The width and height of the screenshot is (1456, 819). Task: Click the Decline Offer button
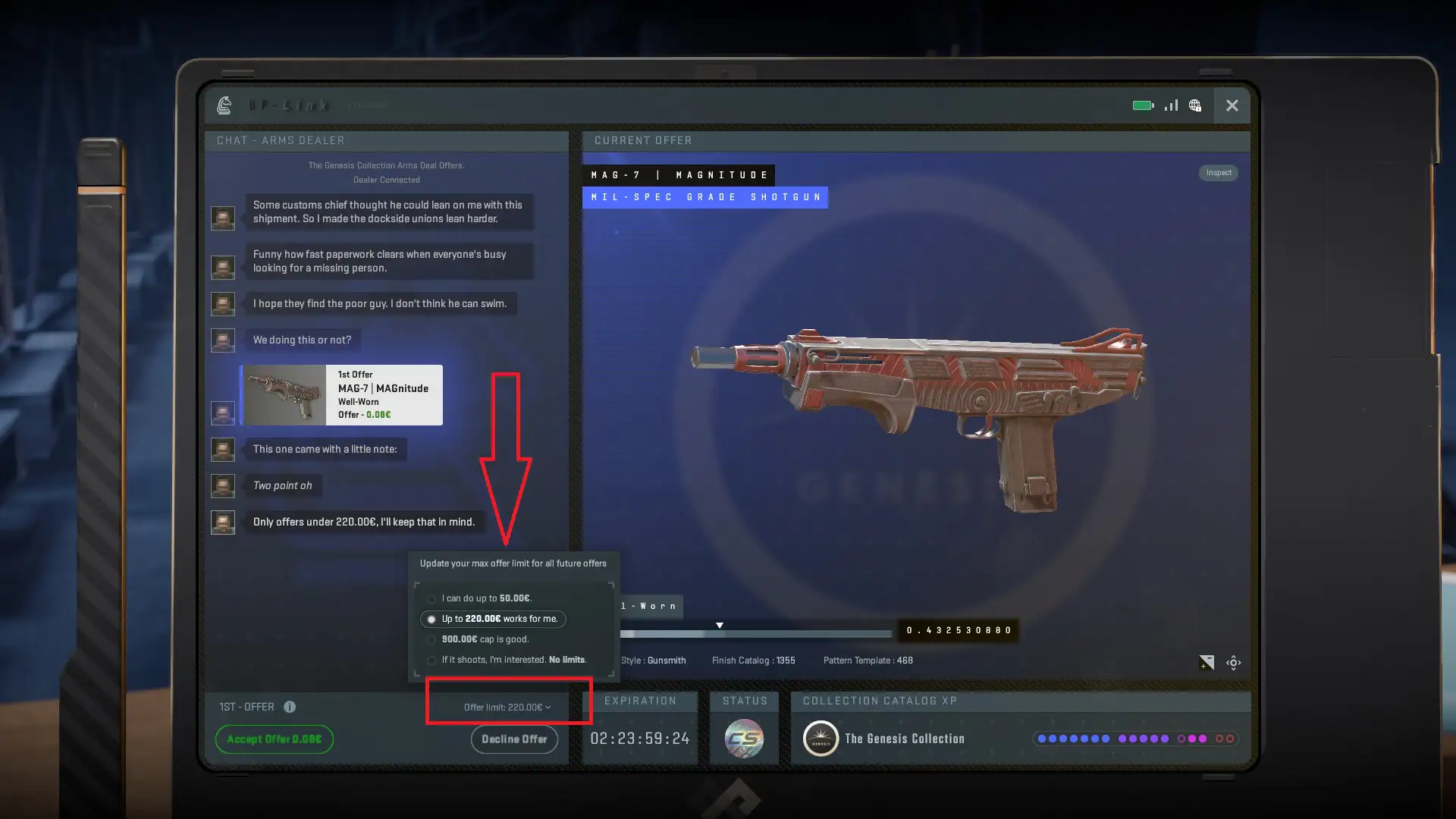coord(514,739)
